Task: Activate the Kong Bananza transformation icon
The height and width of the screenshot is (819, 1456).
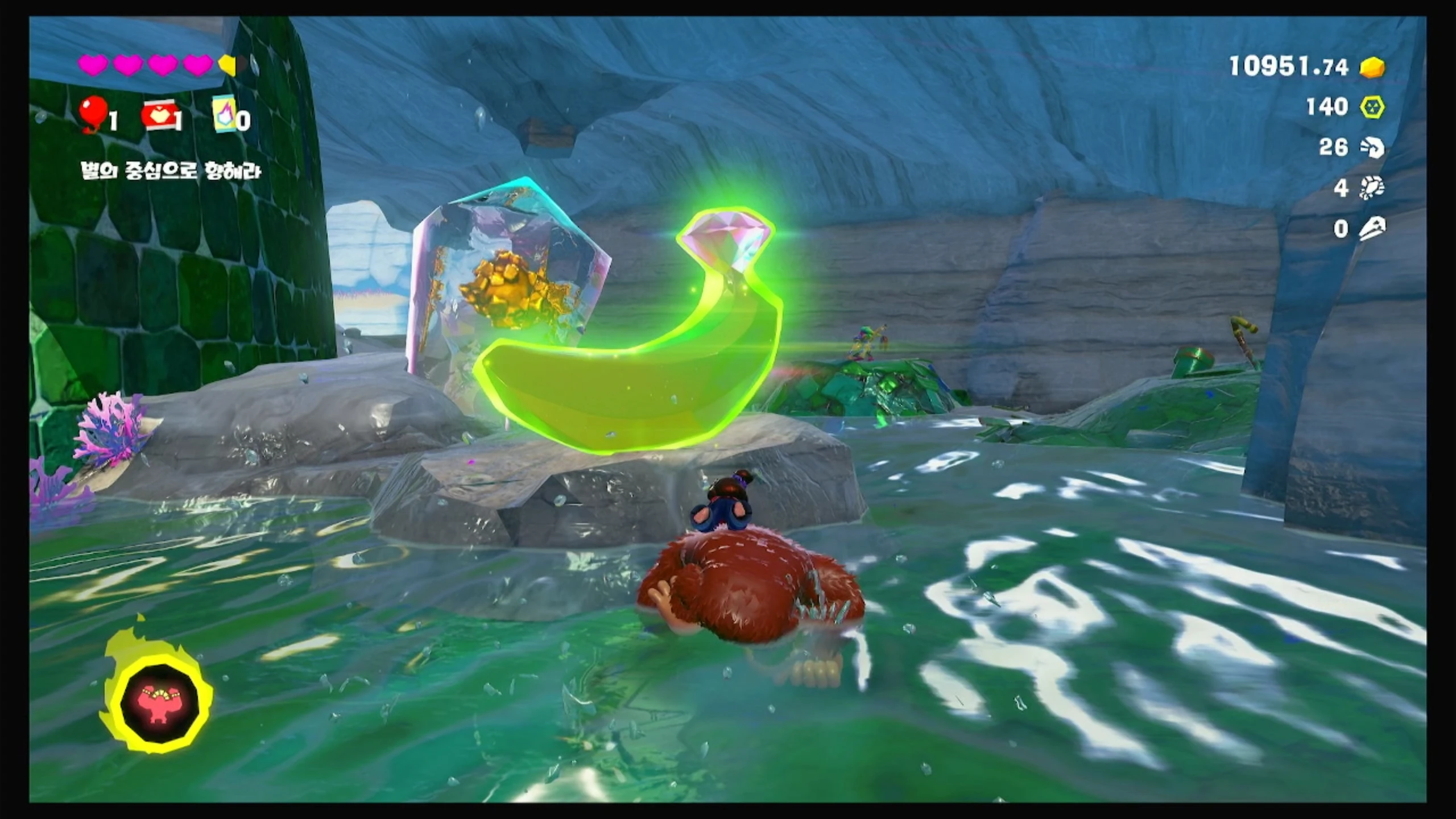Action: coord(159,700)
